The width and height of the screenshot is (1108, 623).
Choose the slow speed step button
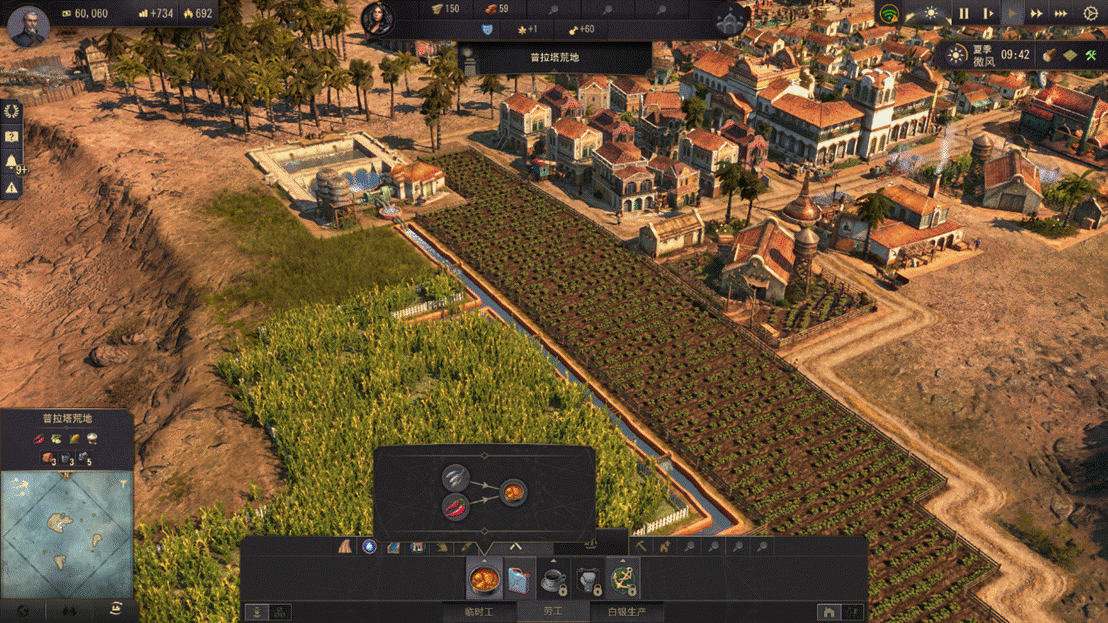click(x=988, y=14)
